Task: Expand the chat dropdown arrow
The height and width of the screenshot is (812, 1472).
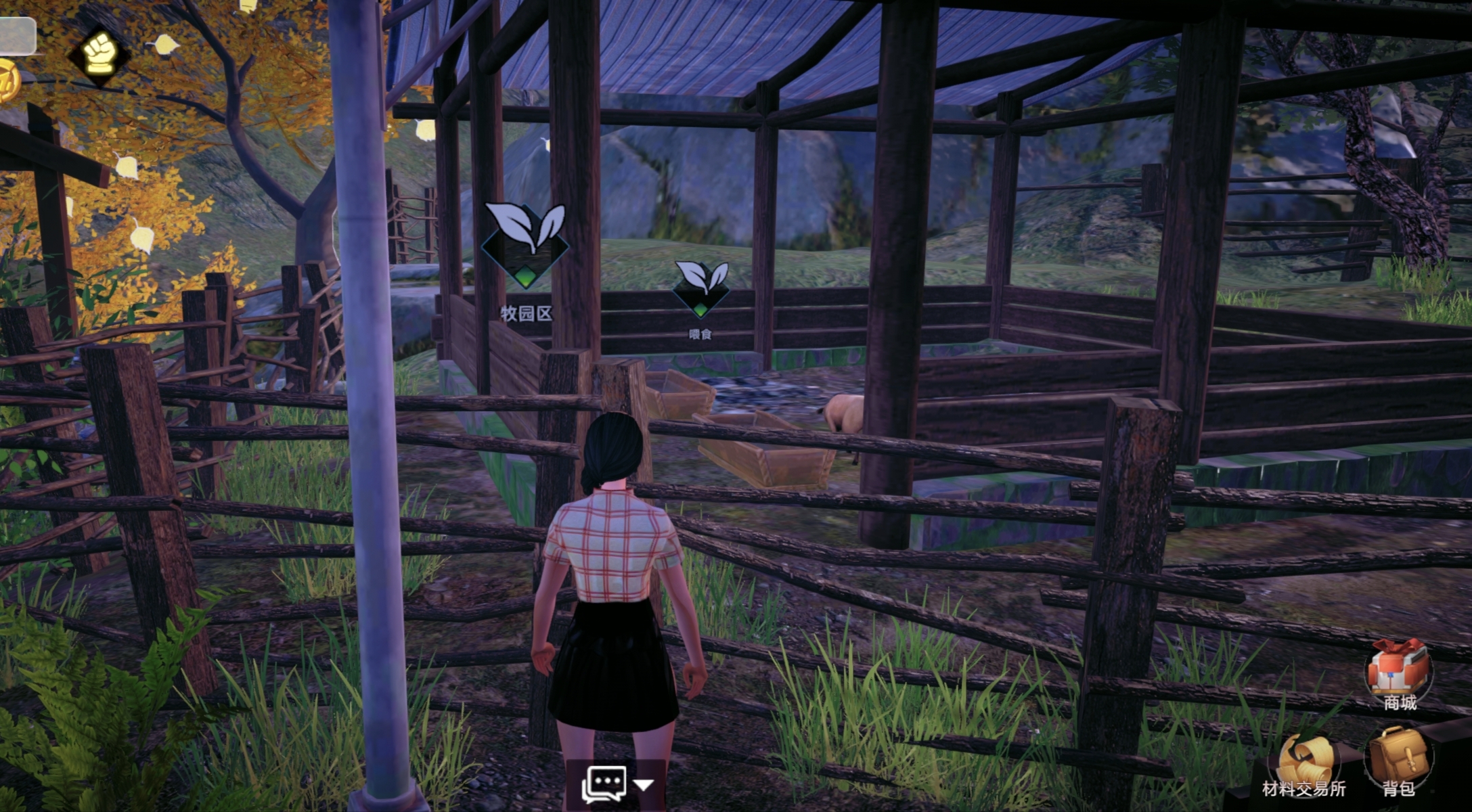Action: pyautogui.click(x=644, y=785)
